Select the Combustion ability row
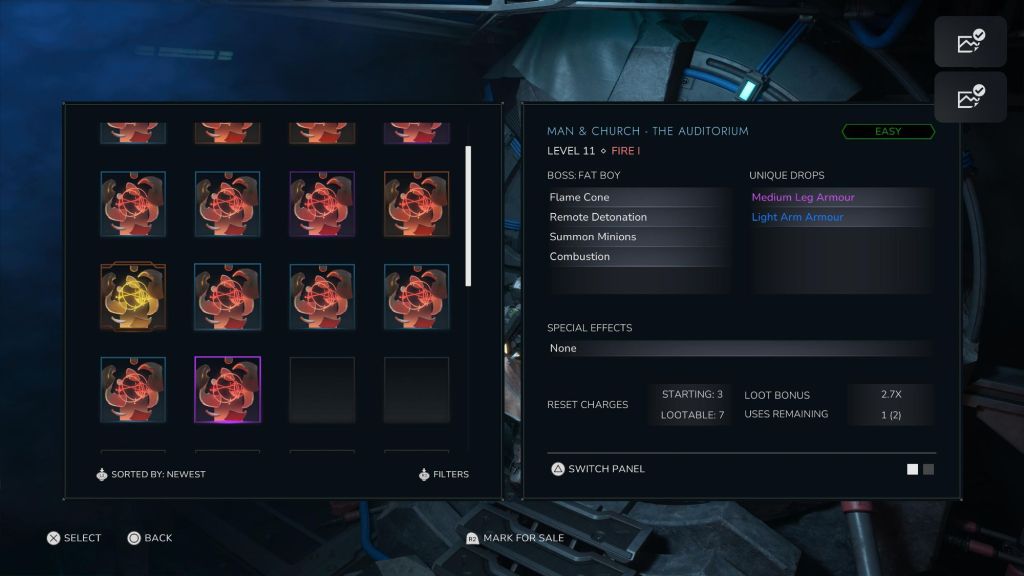 pos(639,257)
